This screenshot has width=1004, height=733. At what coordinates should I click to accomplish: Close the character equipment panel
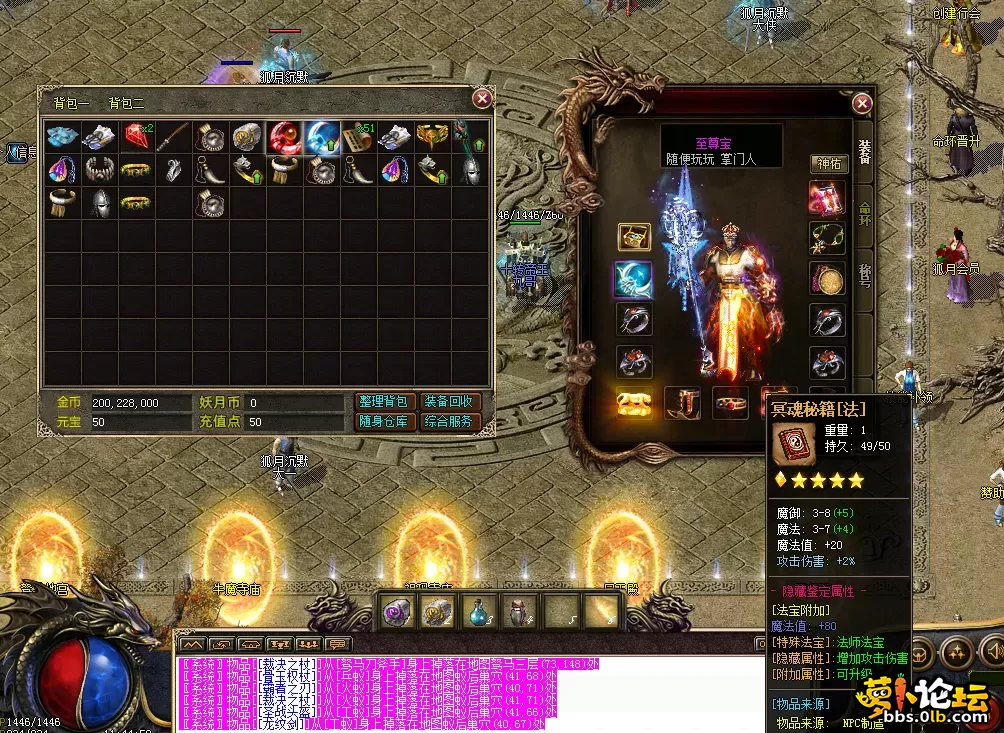pyautogui.click(x=862, y=103)
